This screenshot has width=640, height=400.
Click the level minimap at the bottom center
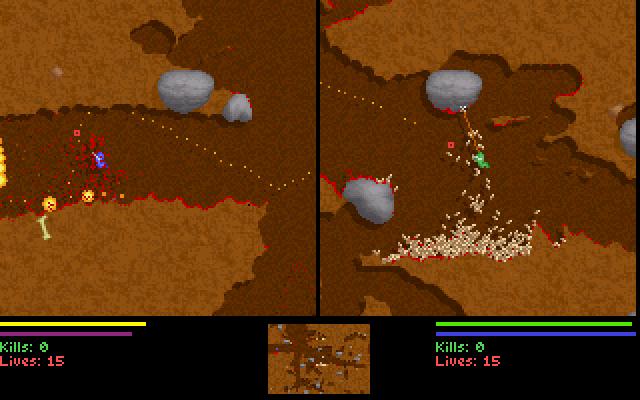319,359
